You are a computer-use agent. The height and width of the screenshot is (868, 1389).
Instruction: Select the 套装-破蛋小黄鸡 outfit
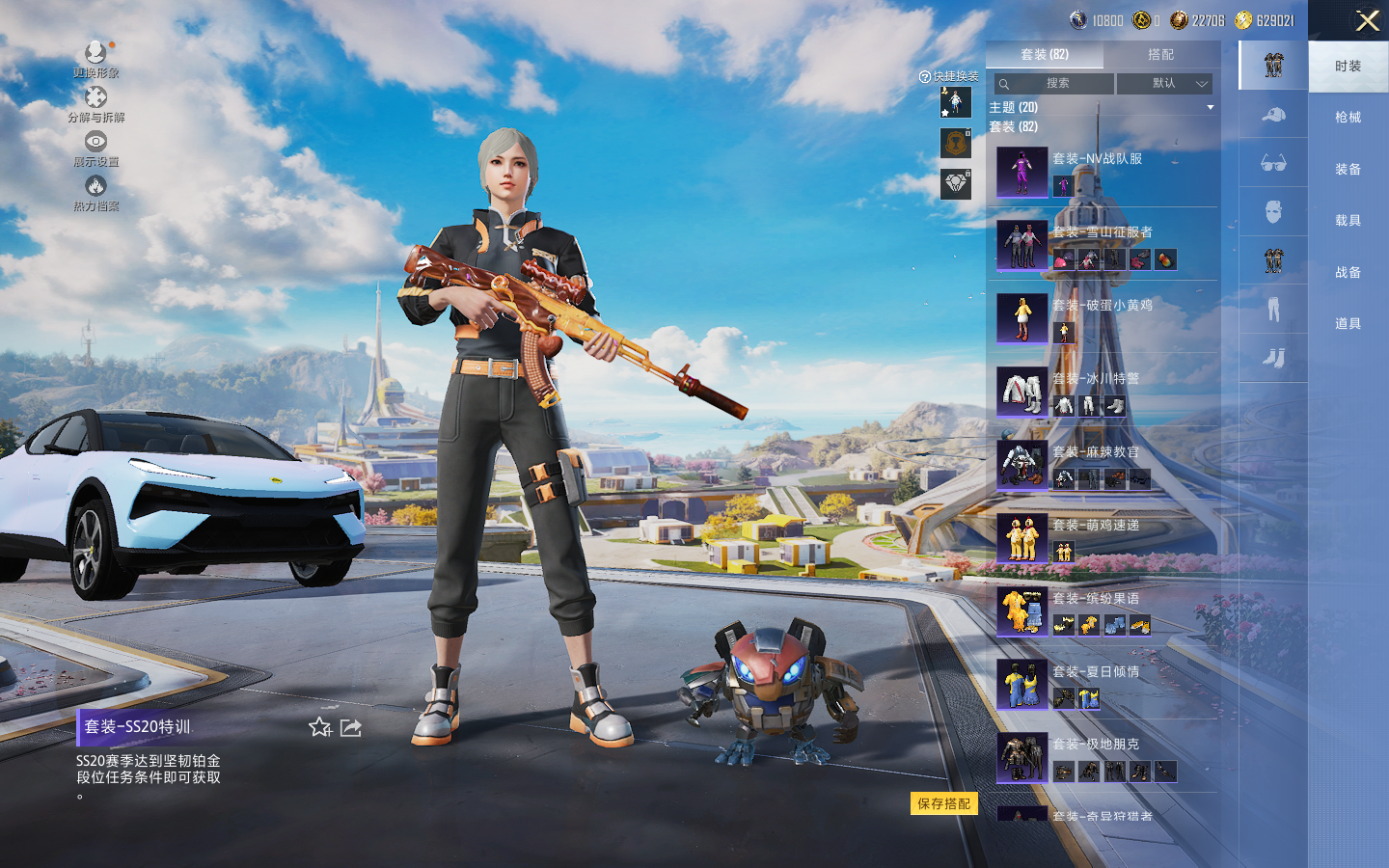tap(1102, 318)
